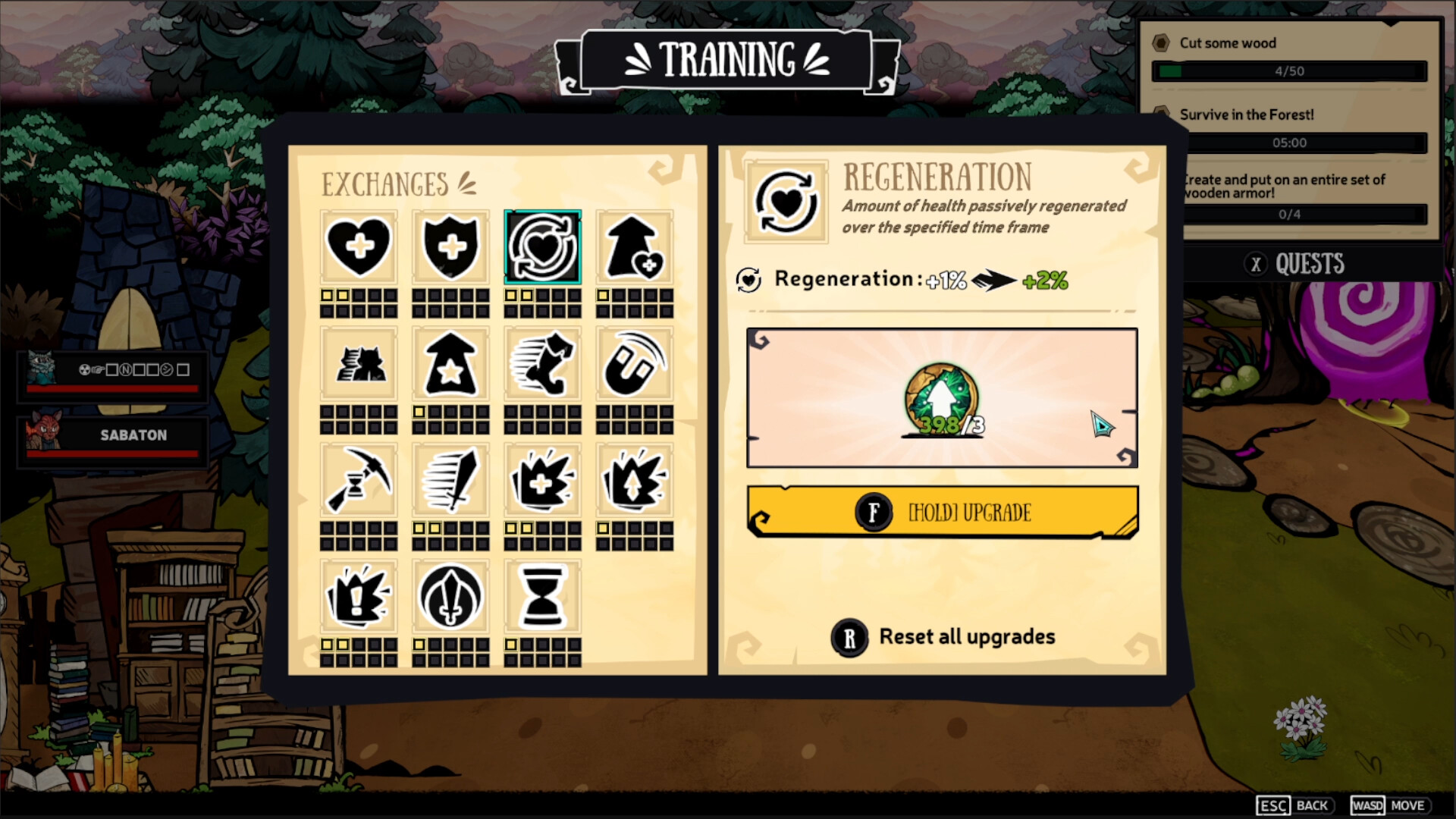This screenshot has height=819, width=1456.
Task: Select the Sword damage upgrade icon
Action: 450,480
